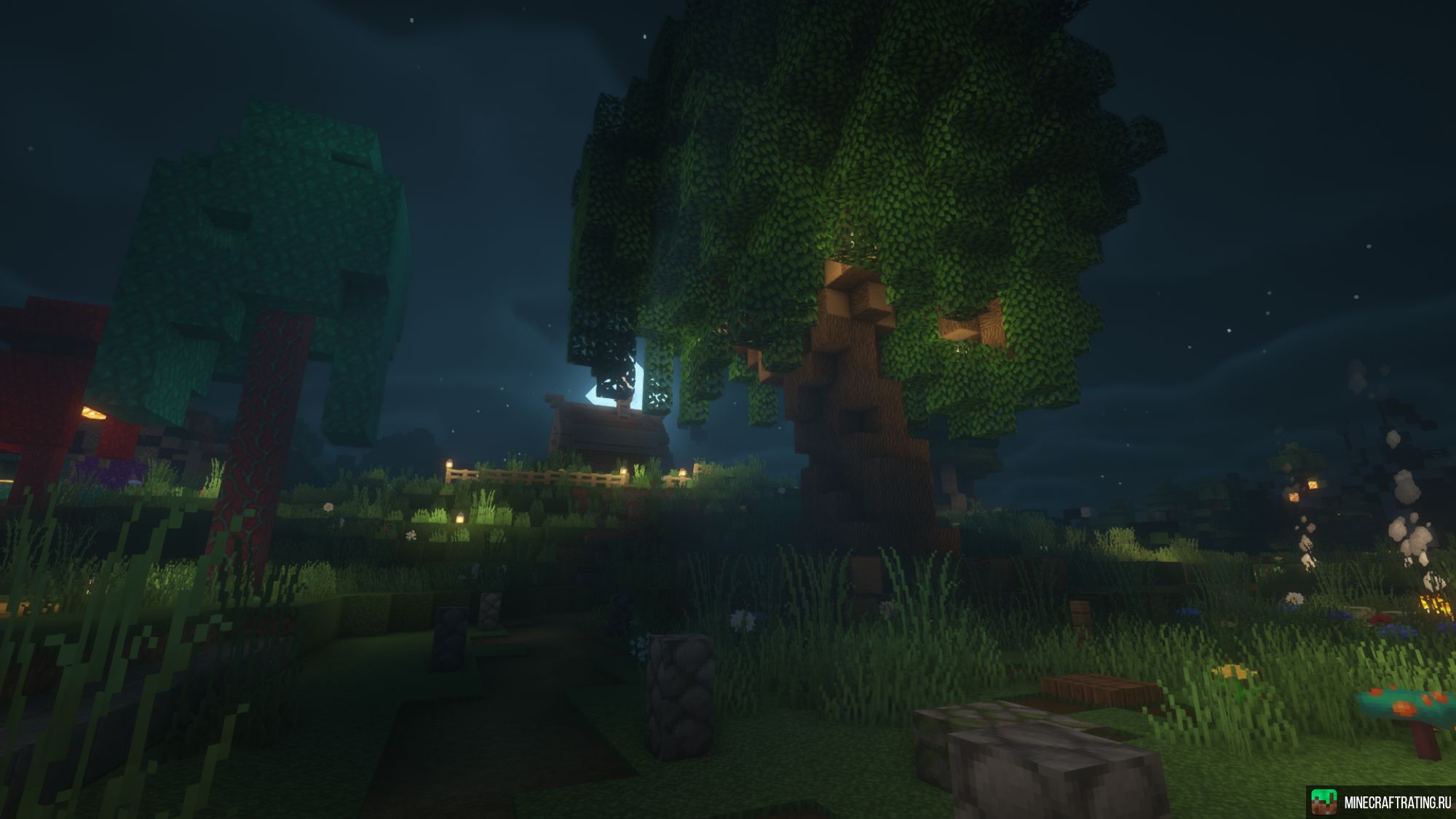Click the minecraftrating.ru watermark logo

[x=1324, y=802]
